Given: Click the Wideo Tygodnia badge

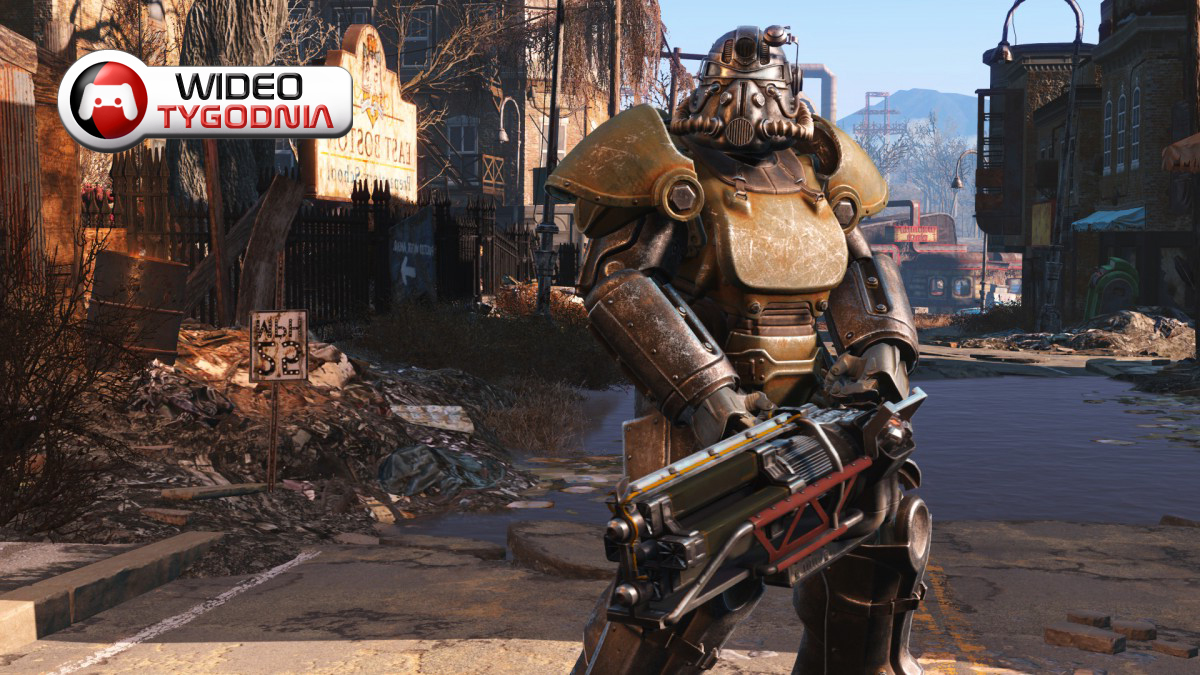Looking at the screenshot, I should [205, 101].
